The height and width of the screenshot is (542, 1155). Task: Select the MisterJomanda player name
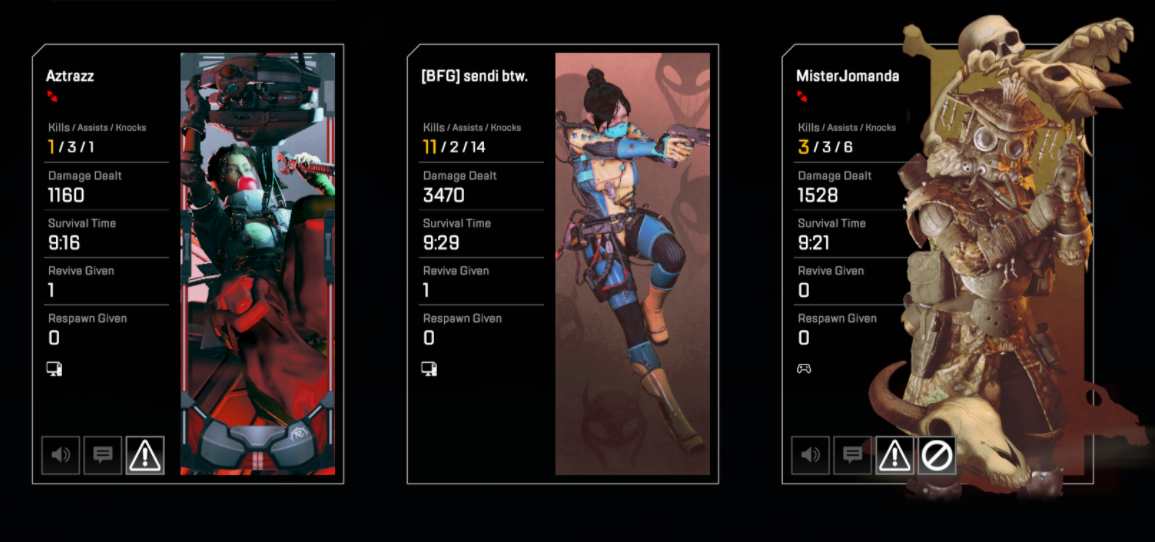[847, 75]
